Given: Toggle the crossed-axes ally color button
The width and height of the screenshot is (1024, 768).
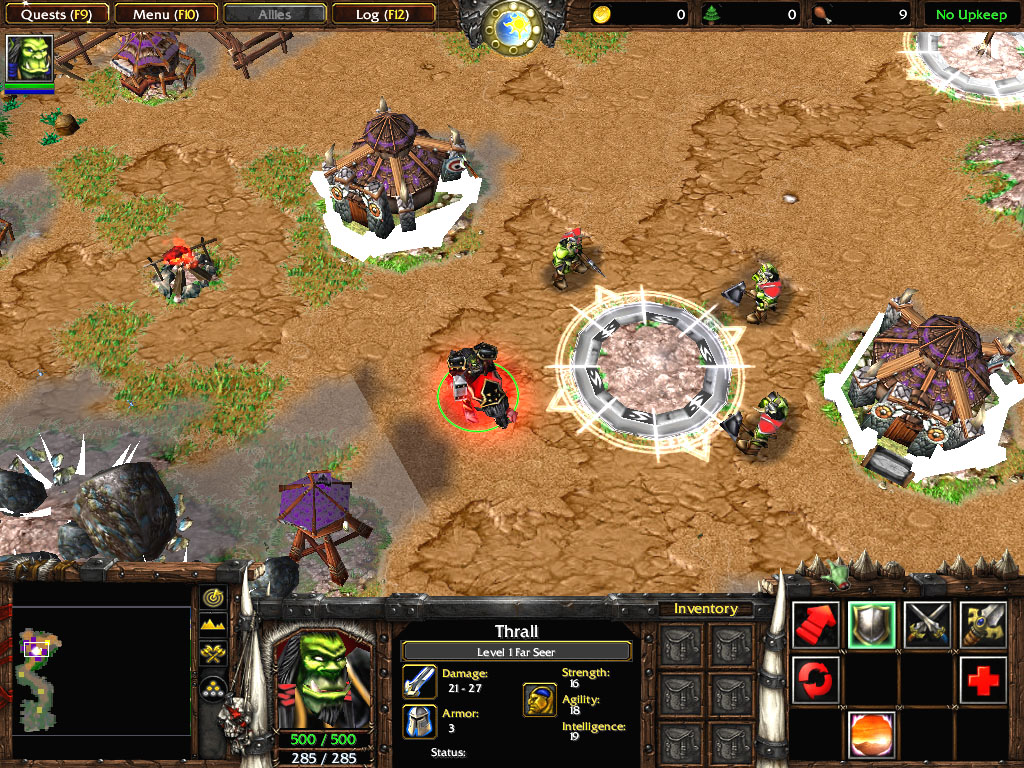Looking at the screenshot, I should pos(213,655).
